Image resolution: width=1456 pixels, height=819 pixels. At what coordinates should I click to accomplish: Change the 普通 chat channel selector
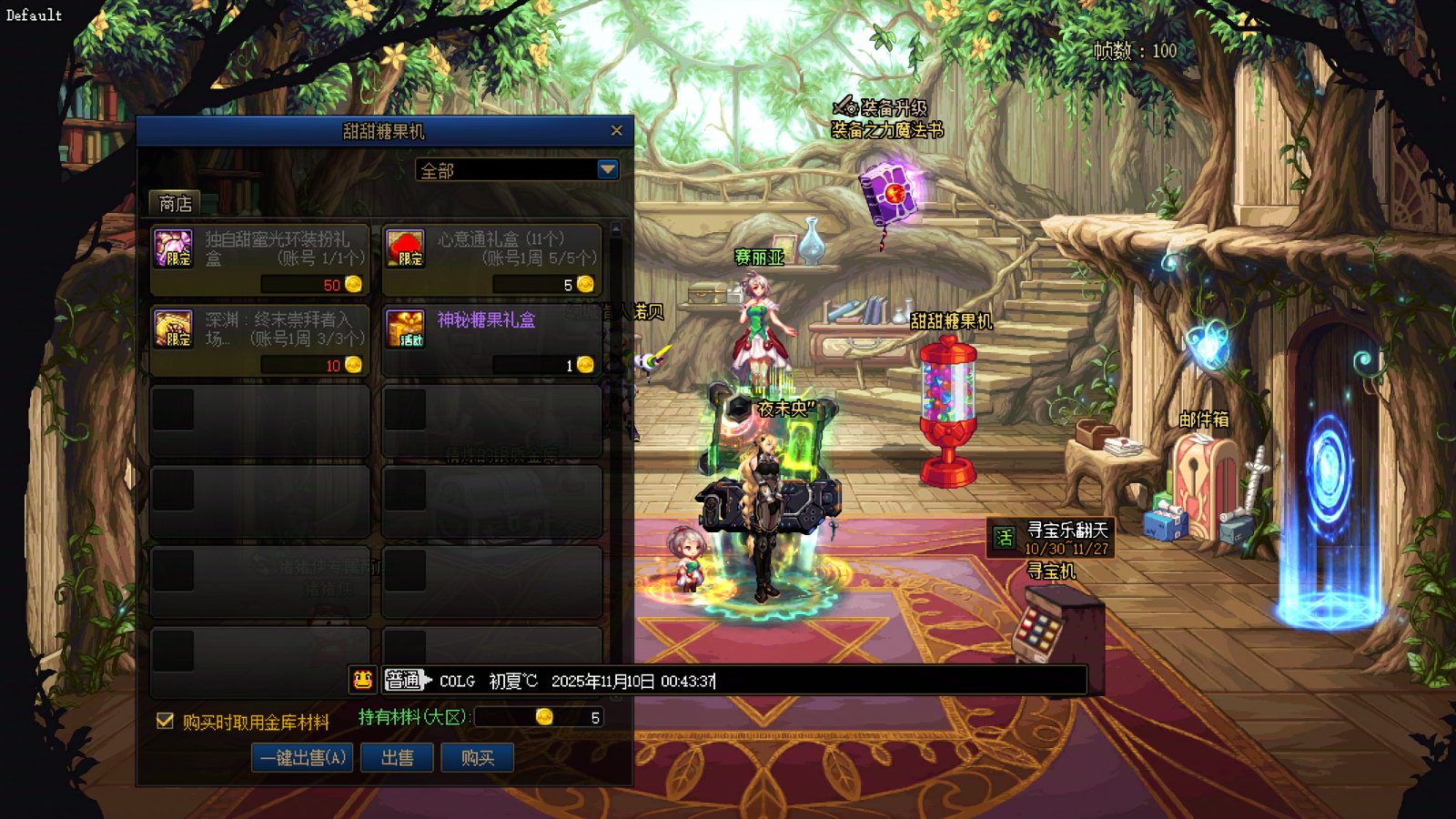[406, 680]
